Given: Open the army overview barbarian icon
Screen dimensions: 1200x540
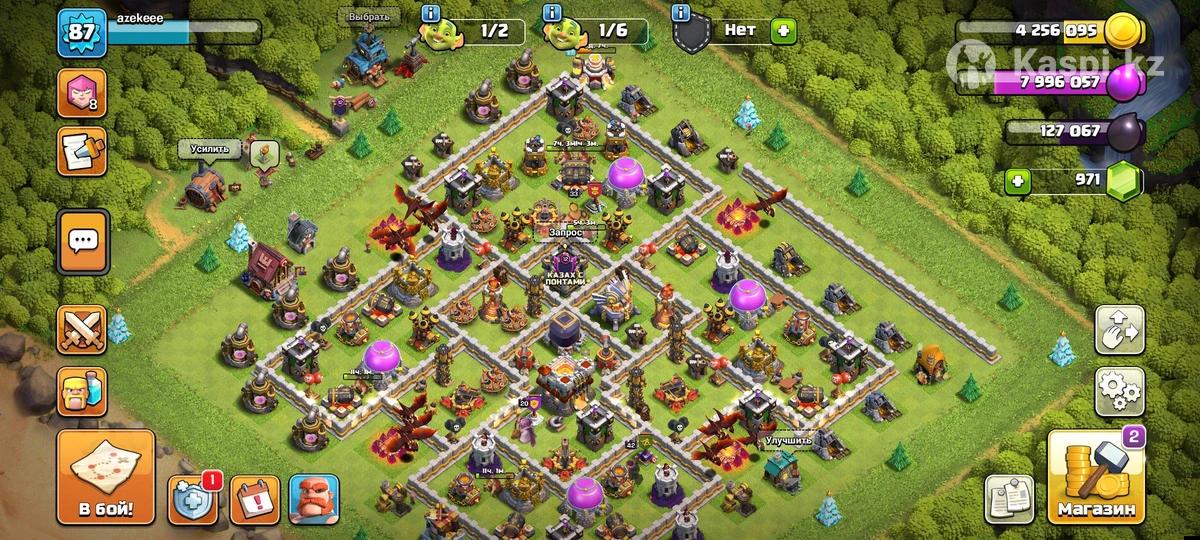Looking at the screenshot, I should click(82, 390).
